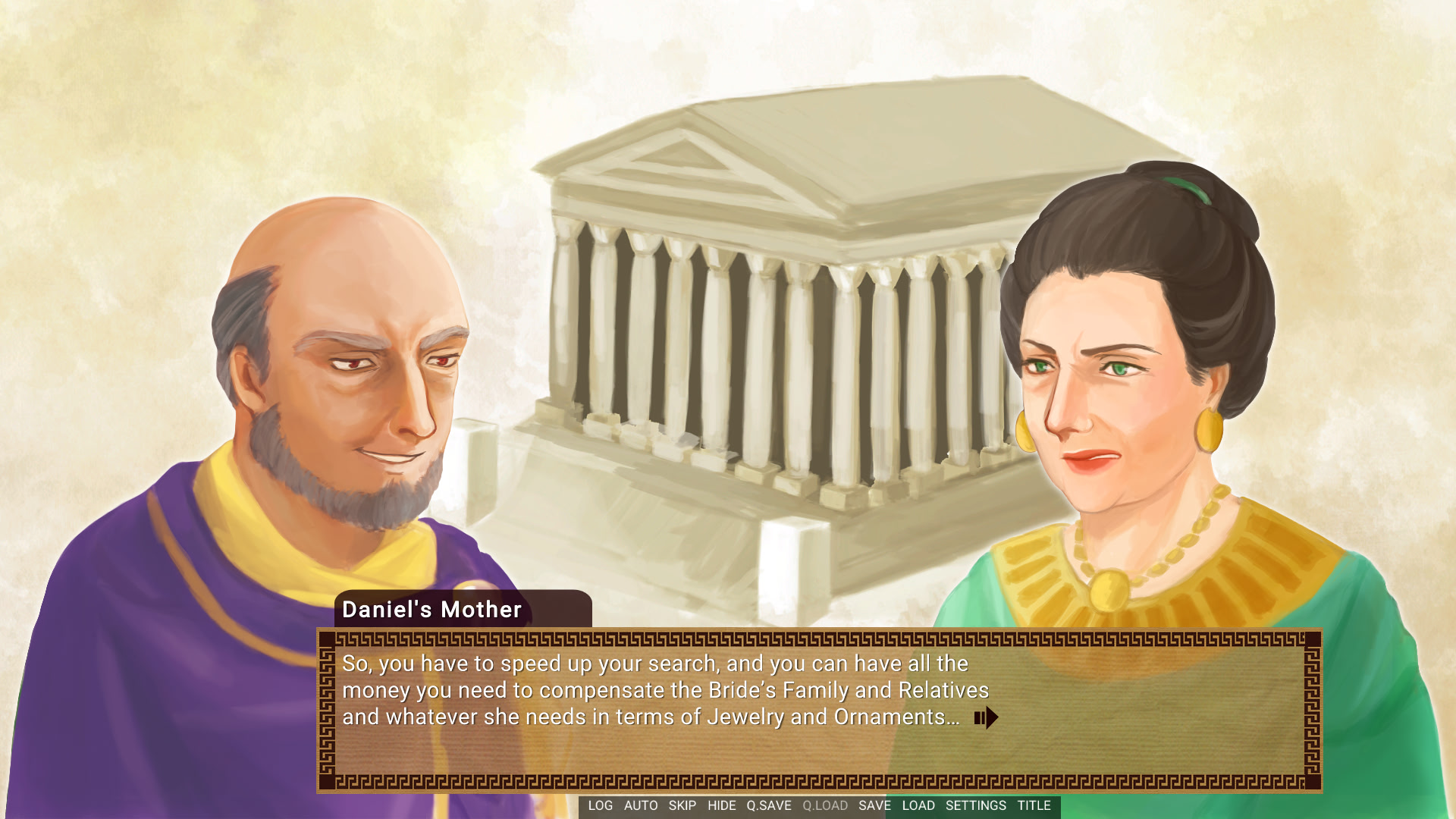Activate the SKIP button
Screen dimensions: 1456x819
[682, 806]
